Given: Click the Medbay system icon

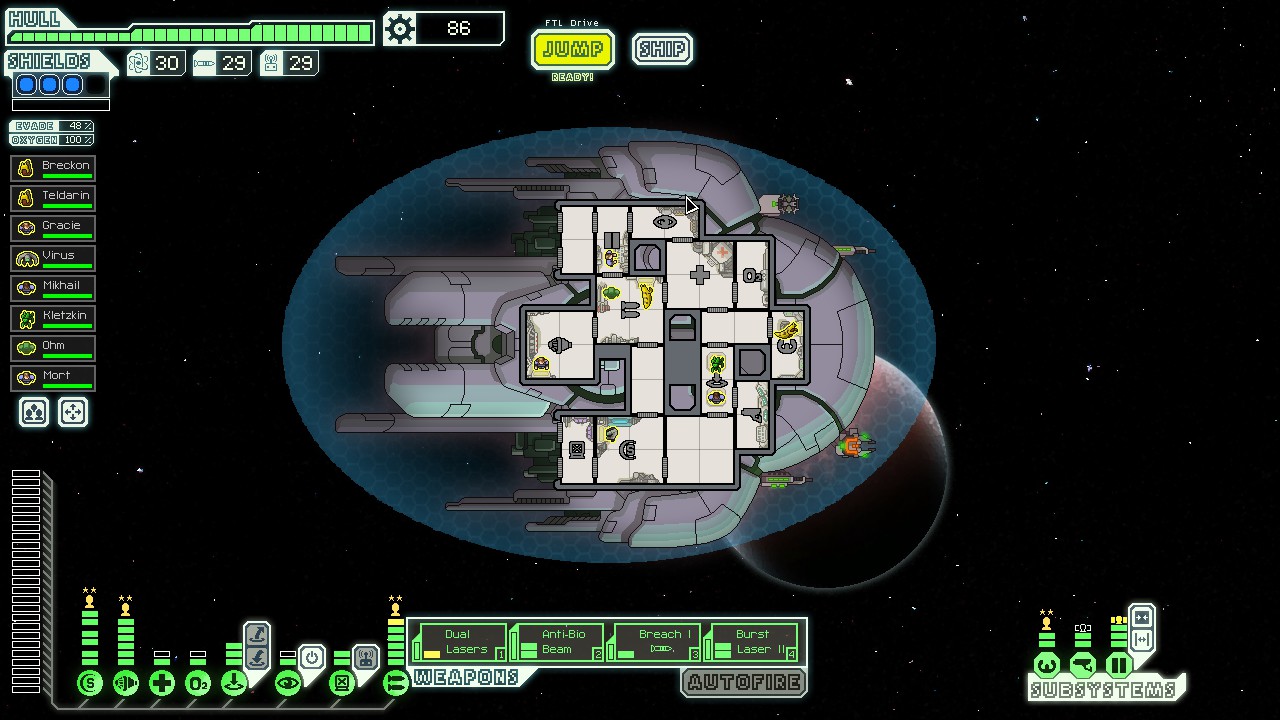Looking at the screenshot, I should (x=162, y=681).
